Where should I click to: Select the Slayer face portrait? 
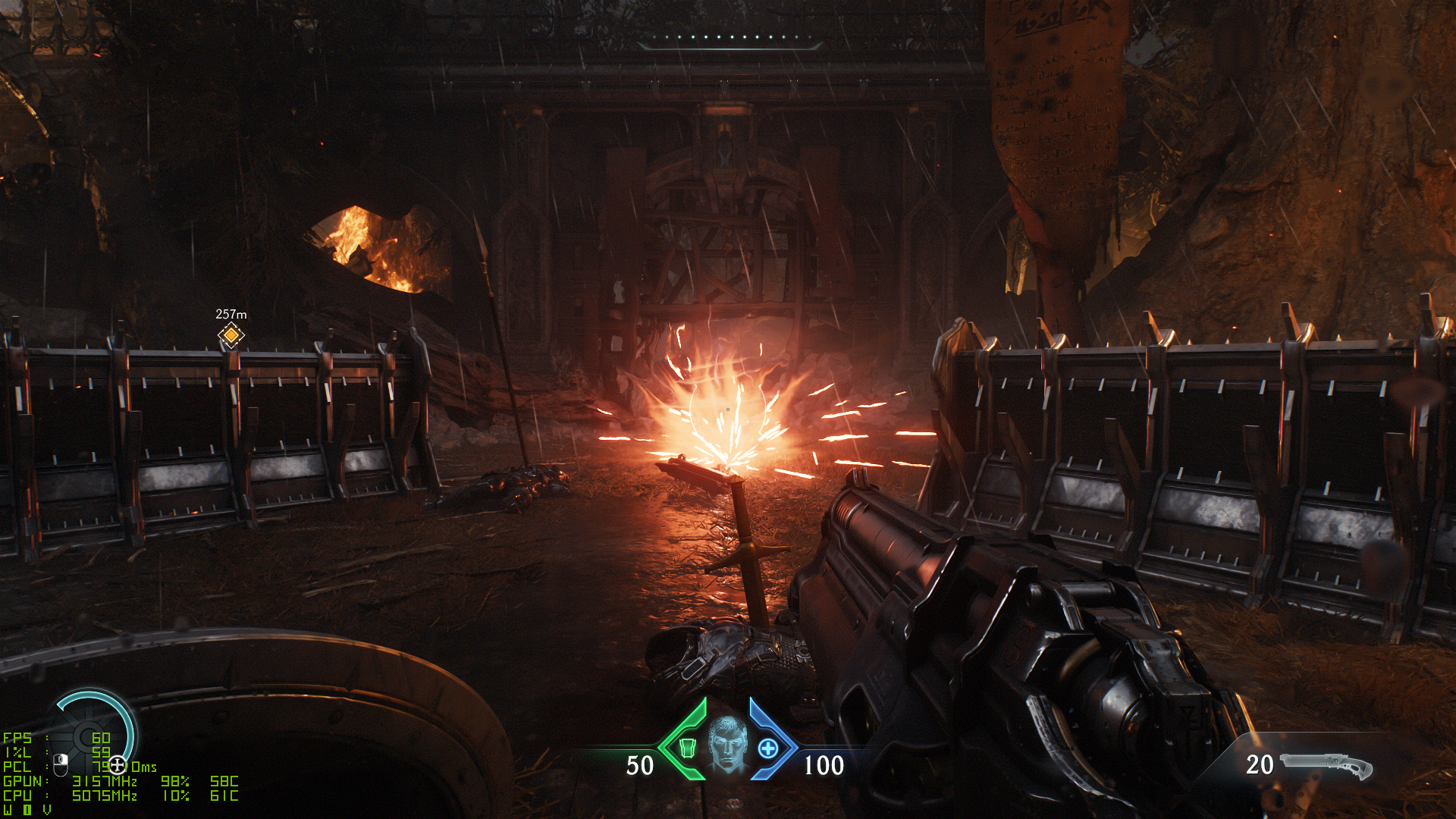tap(728, 745)
